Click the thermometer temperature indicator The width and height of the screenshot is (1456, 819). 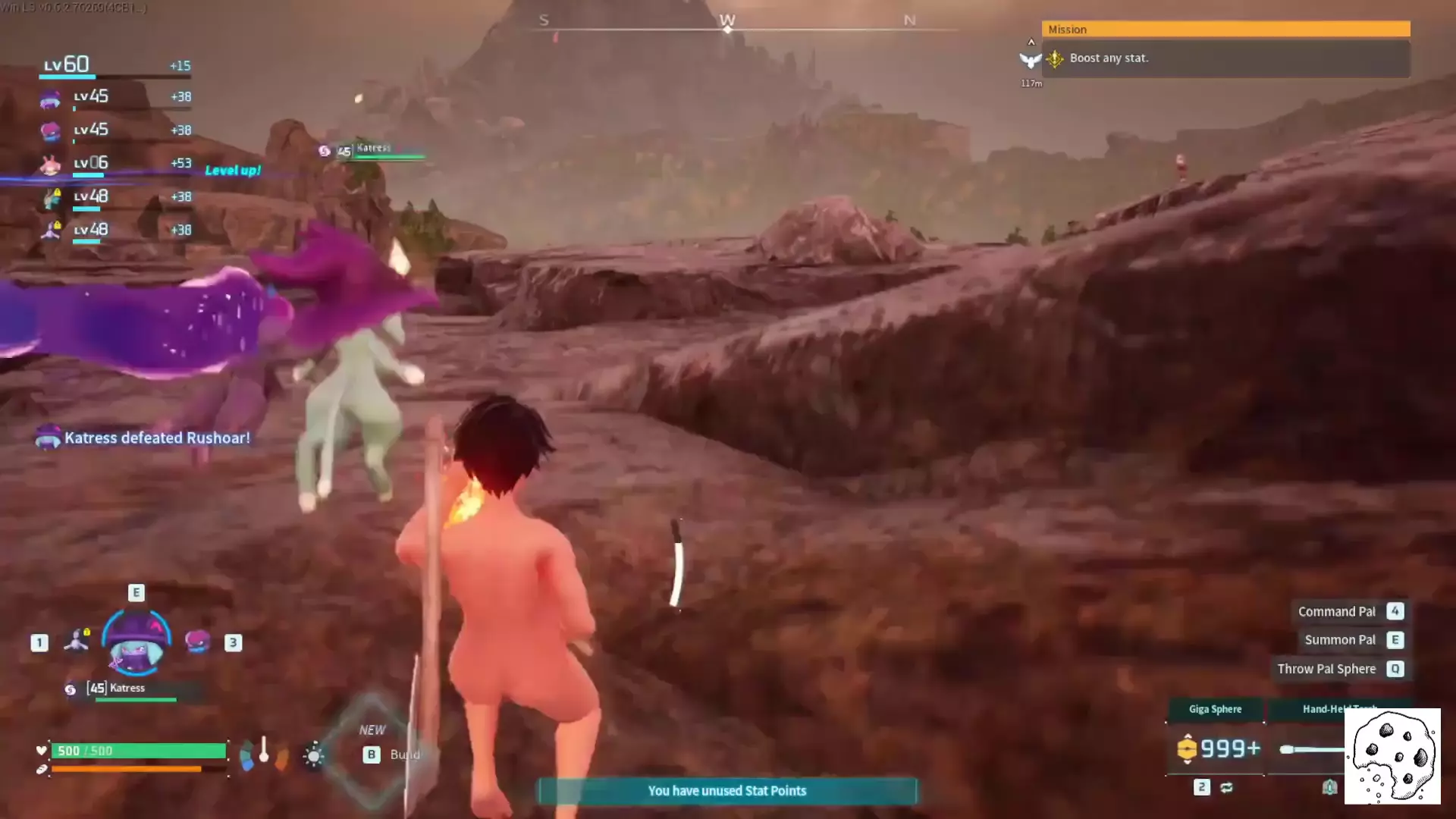tap(264, 751)
